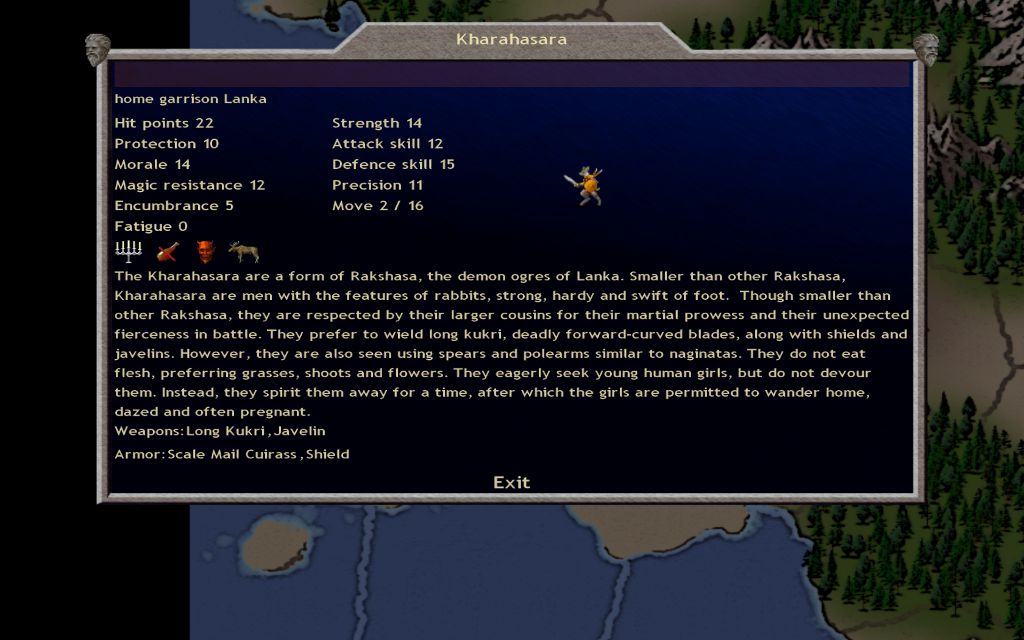Viewport: 1024px width, 640px height.
Task: Click the Attack skill stat
Action: 387,144
